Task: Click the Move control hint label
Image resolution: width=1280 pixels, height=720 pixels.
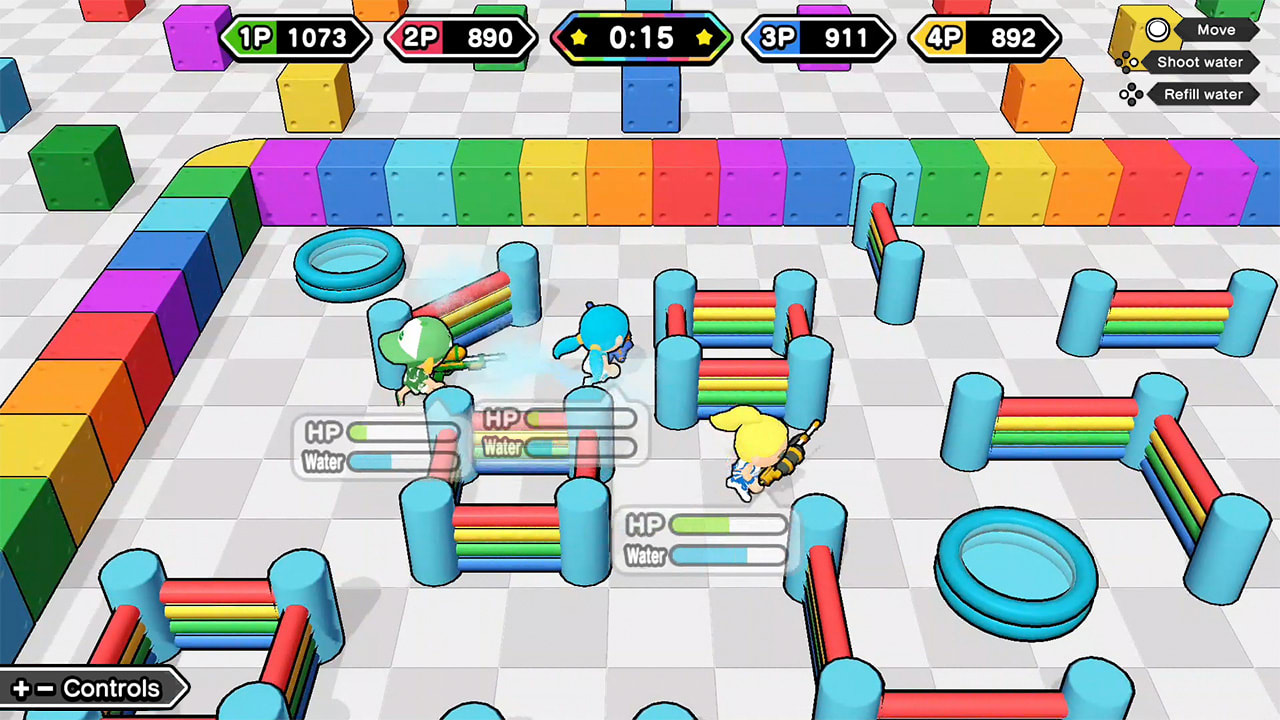Action: [x=1216, y=30]
